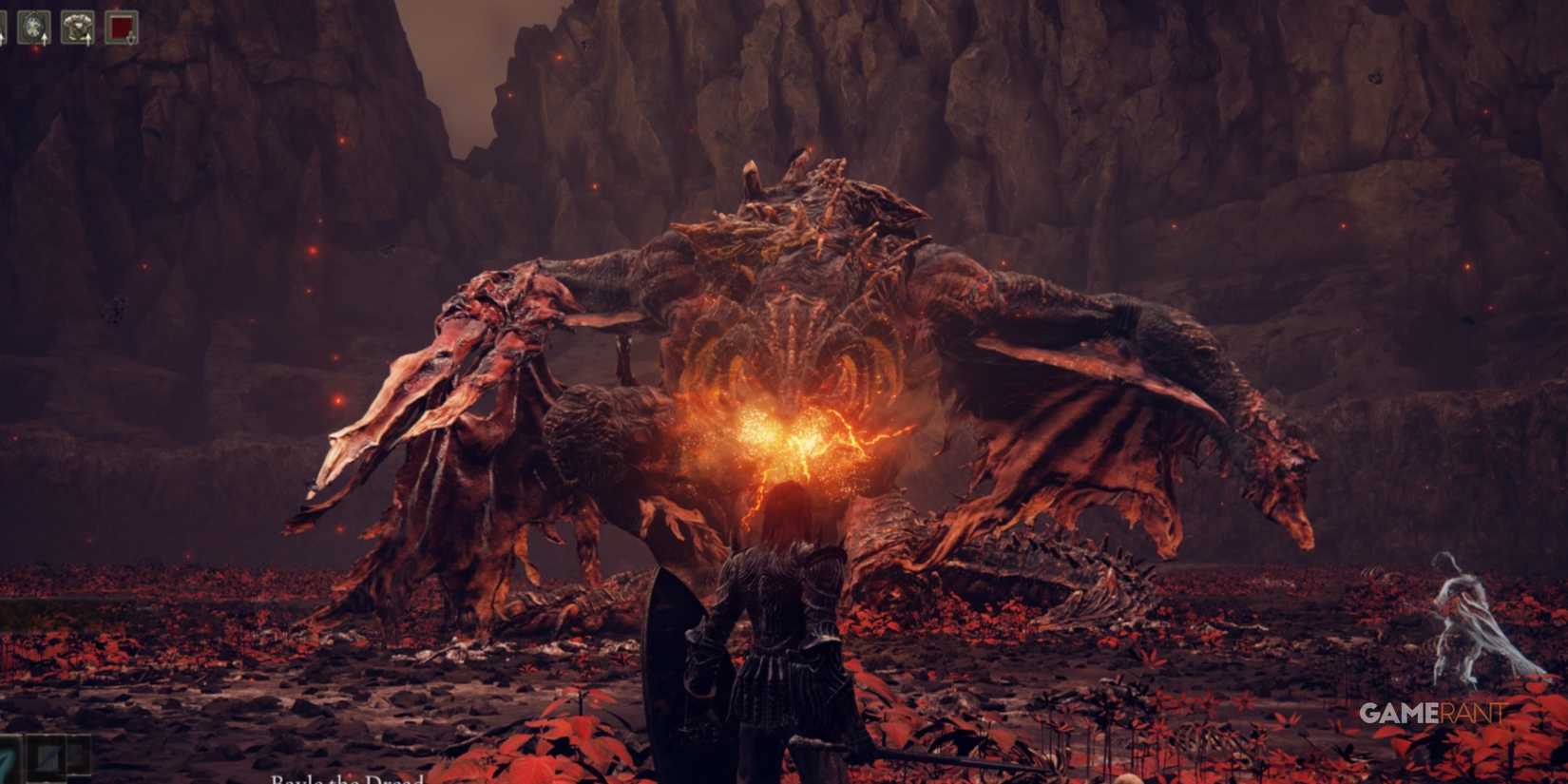
Task: Select the talisman quick slot icon
Action: pos(33,27)
